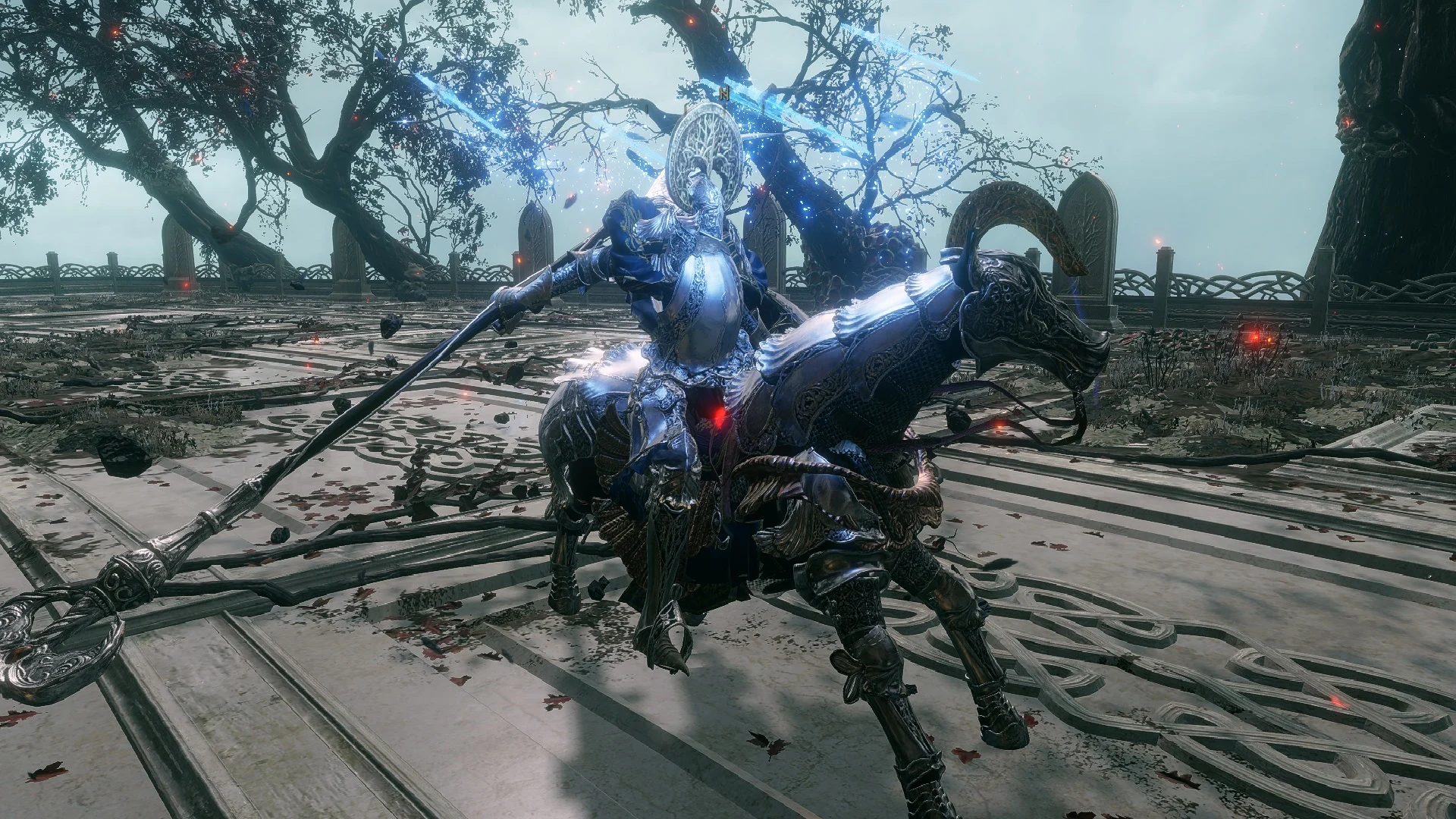Click the compass north marker
This screenshot has width=1456, height=819.
pos(725,94)
